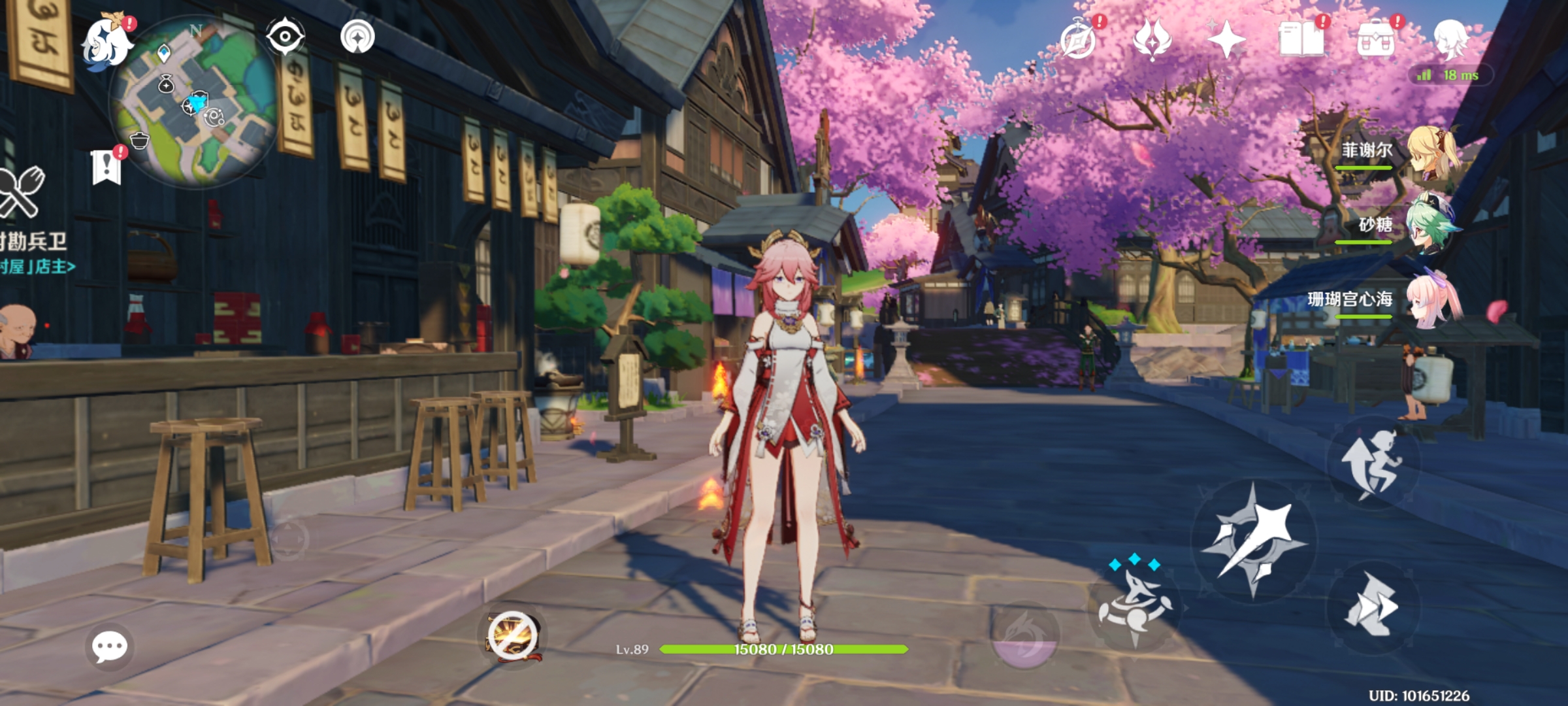
Task: Open the backpack inventory icon
Action: pyautogui.click(x=1376, y=41)
